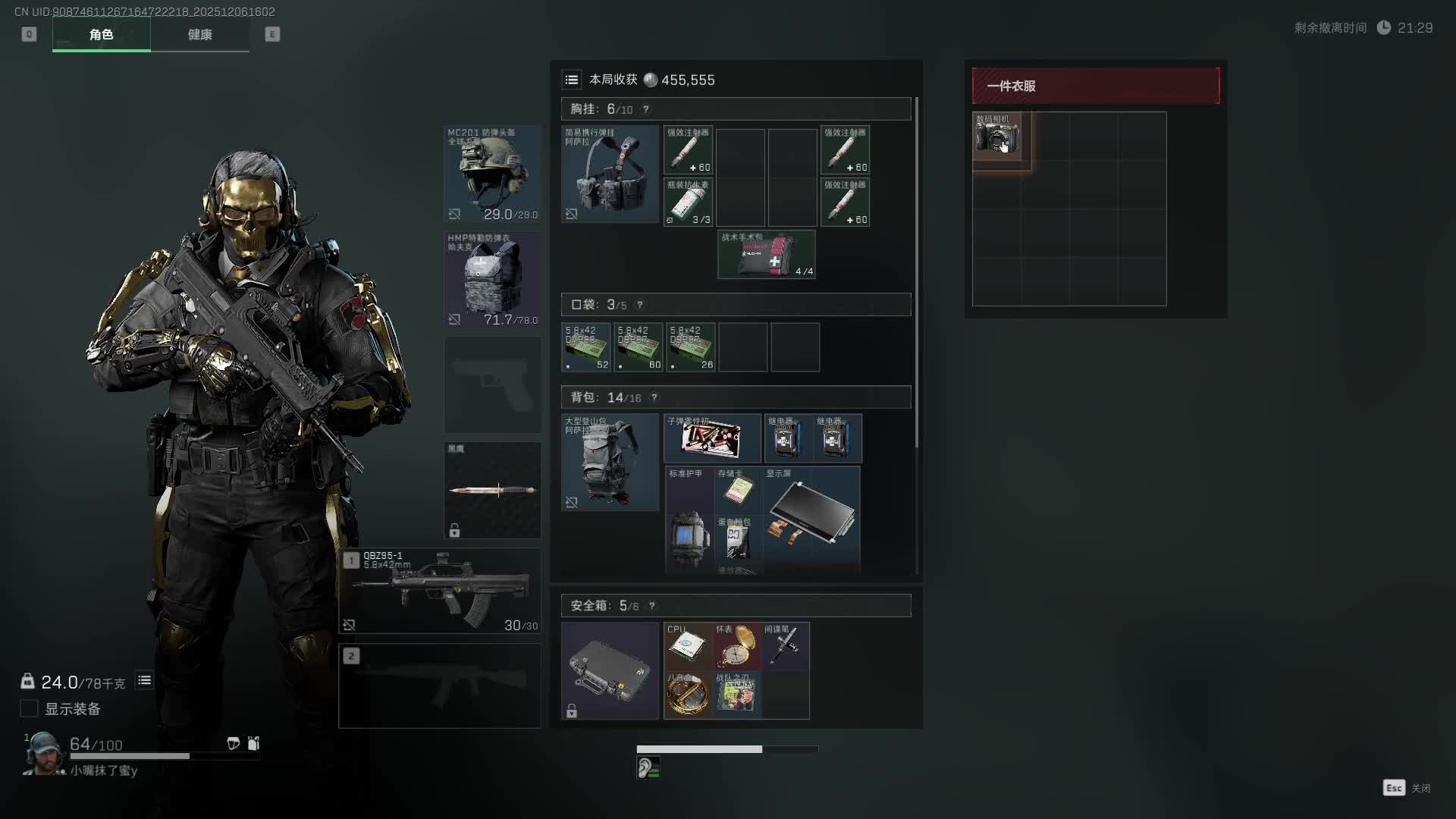Open the 本局收获 list icon
This screenshot has height=819, width=1456.
point(572,80)
